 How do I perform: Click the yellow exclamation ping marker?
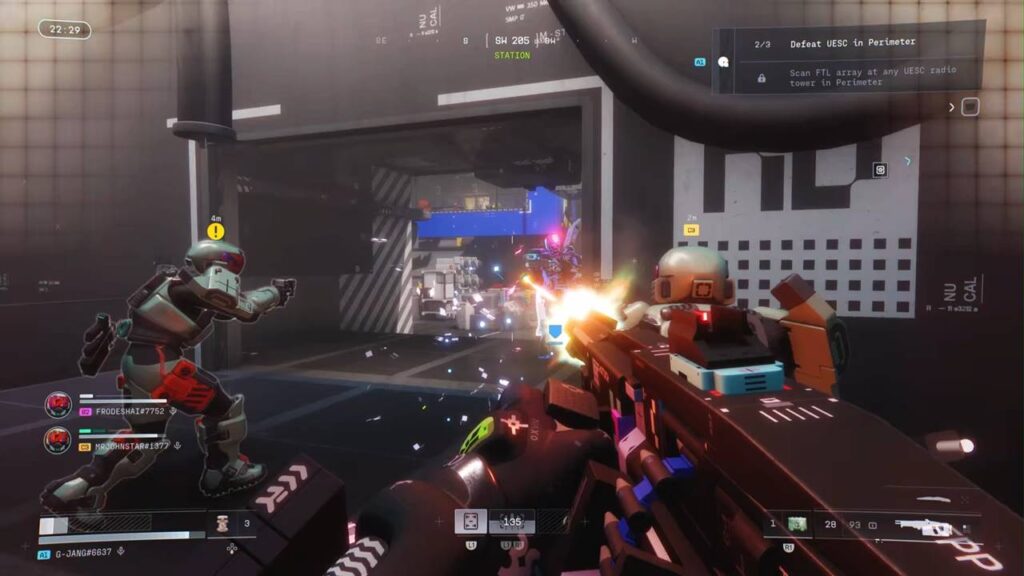click(215, 232)
